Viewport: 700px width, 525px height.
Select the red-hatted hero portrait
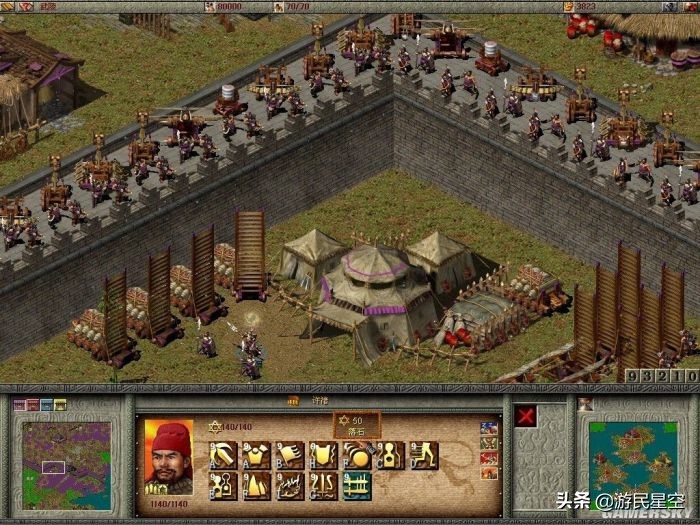coord(169,454)
